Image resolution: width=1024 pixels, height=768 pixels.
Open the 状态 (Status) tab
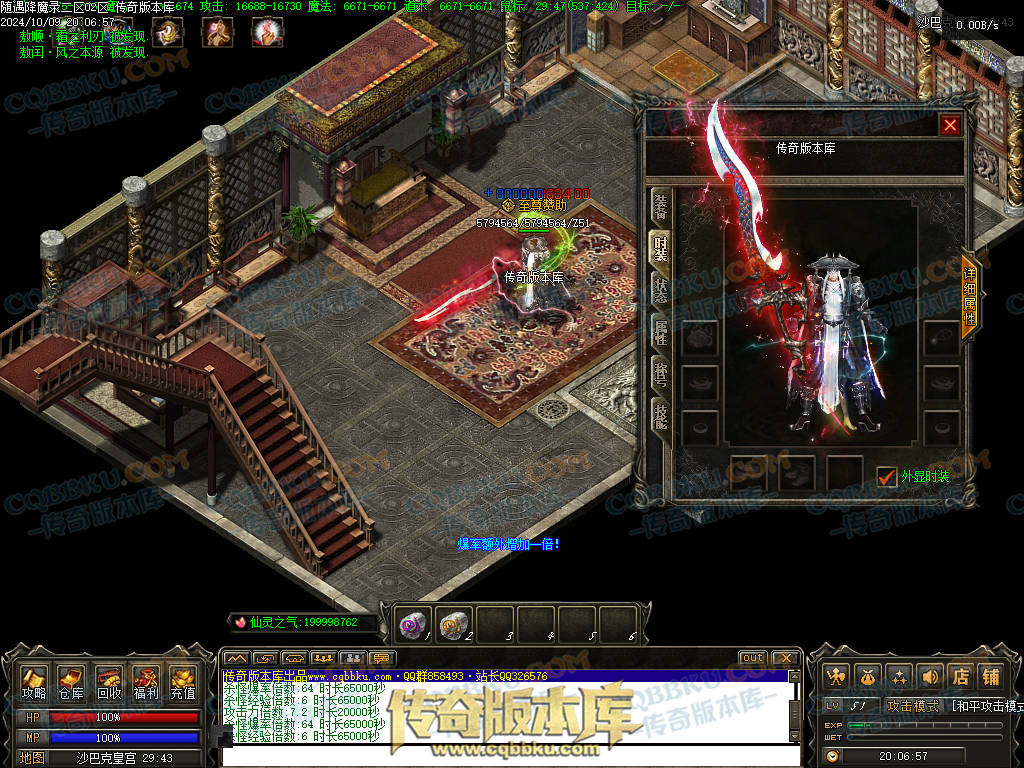(x=661, y=290)
